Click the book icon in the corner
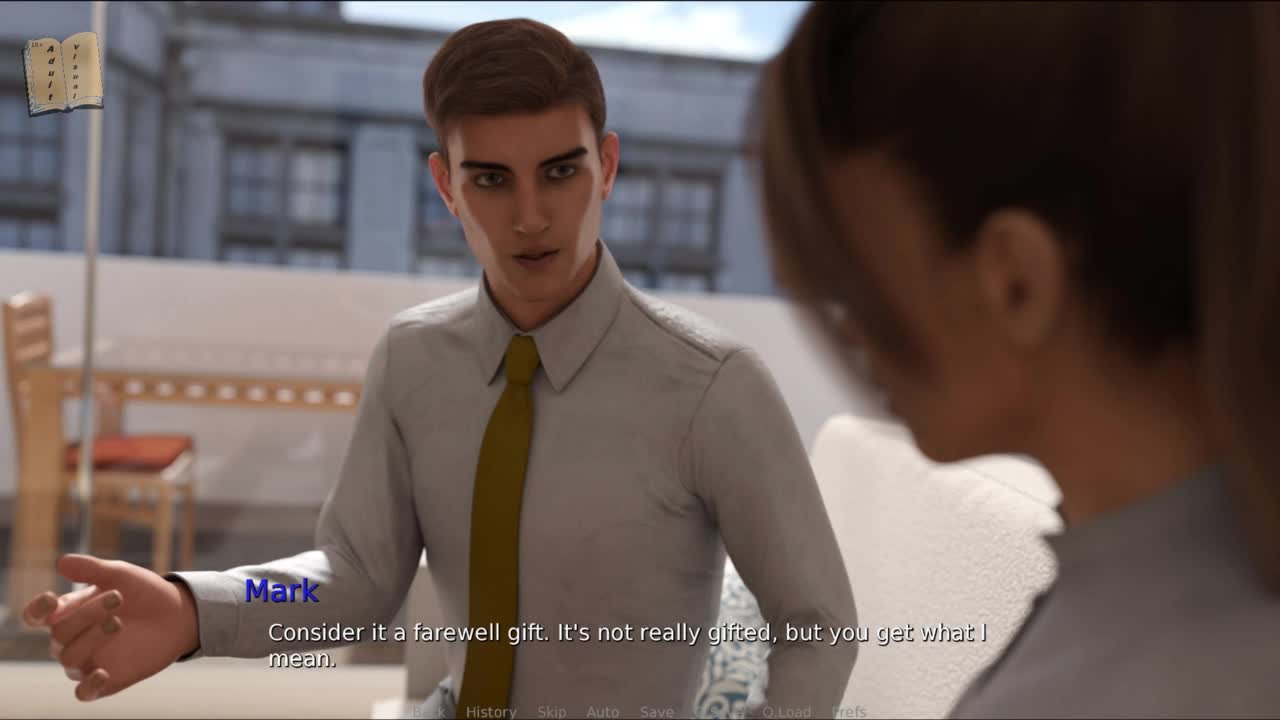Image resolution: width=1280 pixels, height=720 pixels. [x=63, y=72]
